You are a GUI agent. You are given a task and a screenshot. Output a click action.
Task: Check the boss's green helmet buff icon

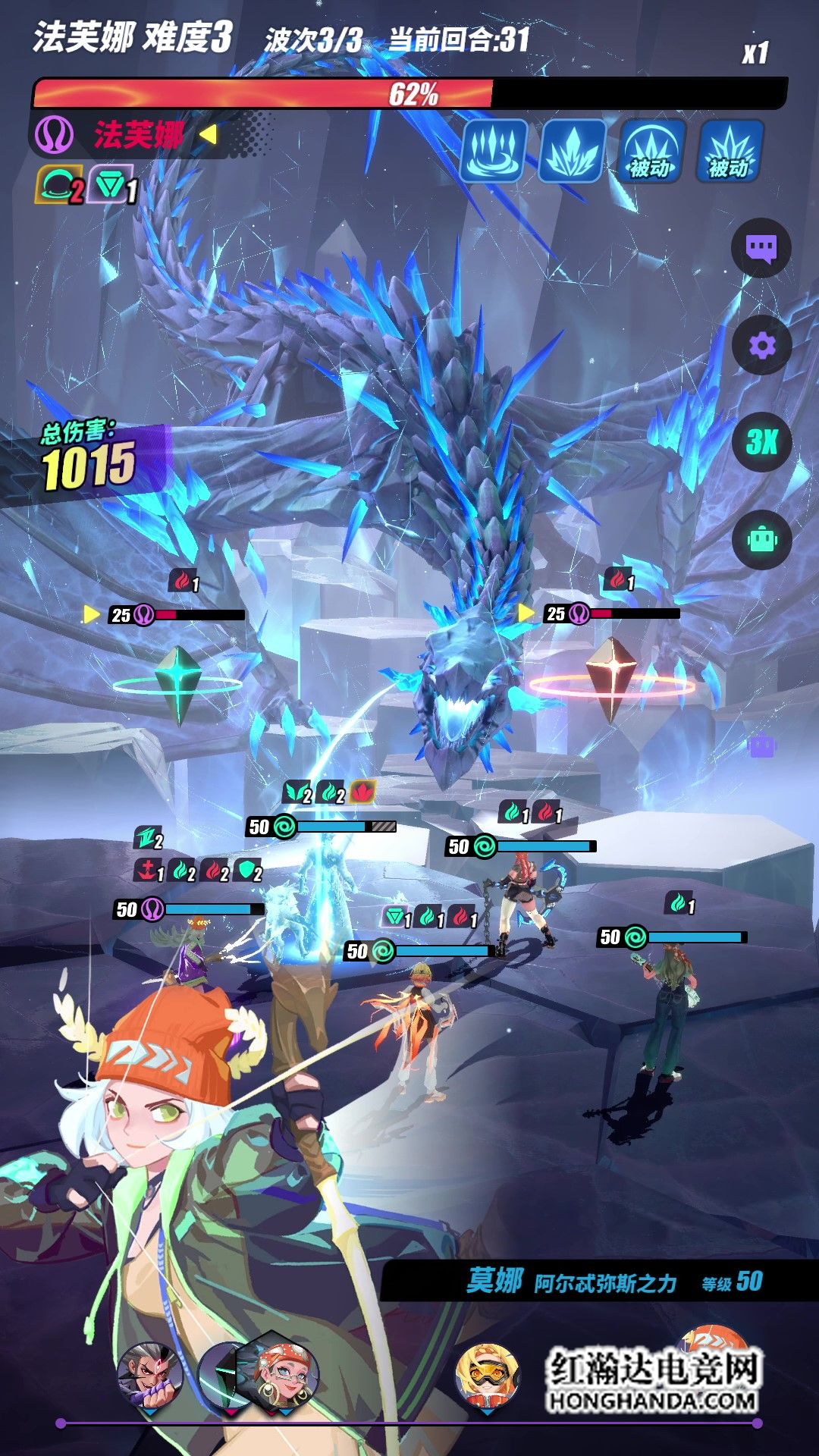(x=58, y=186)
